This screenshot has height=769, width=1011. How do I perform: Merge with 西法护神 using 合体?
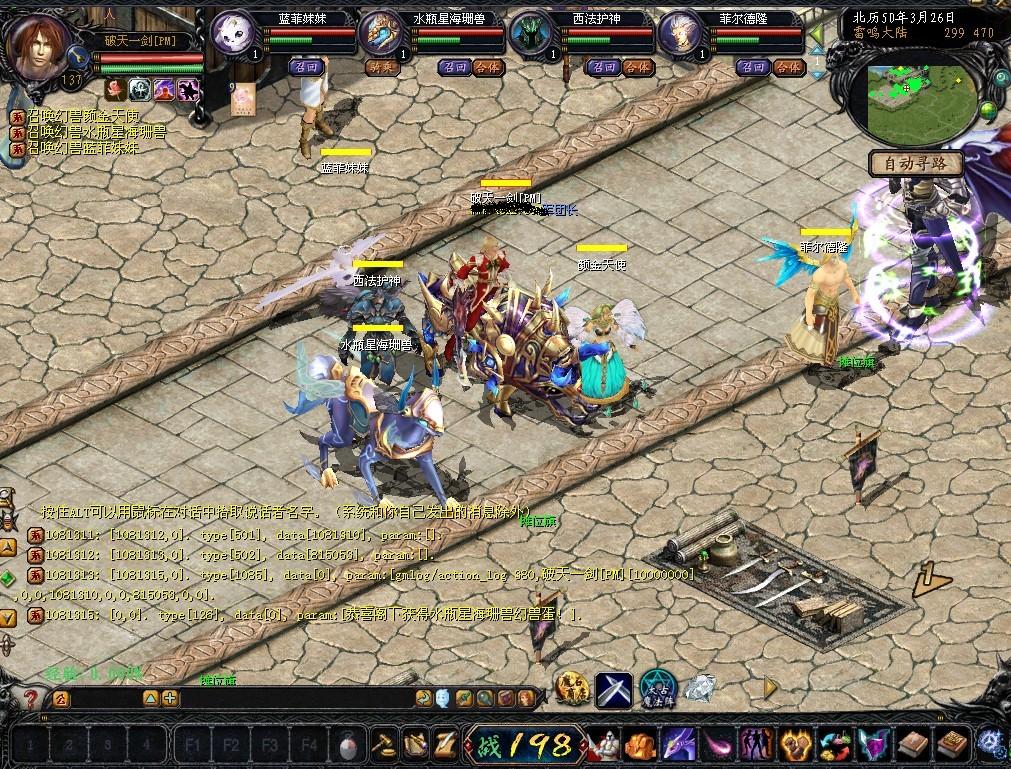click(637, 67)
